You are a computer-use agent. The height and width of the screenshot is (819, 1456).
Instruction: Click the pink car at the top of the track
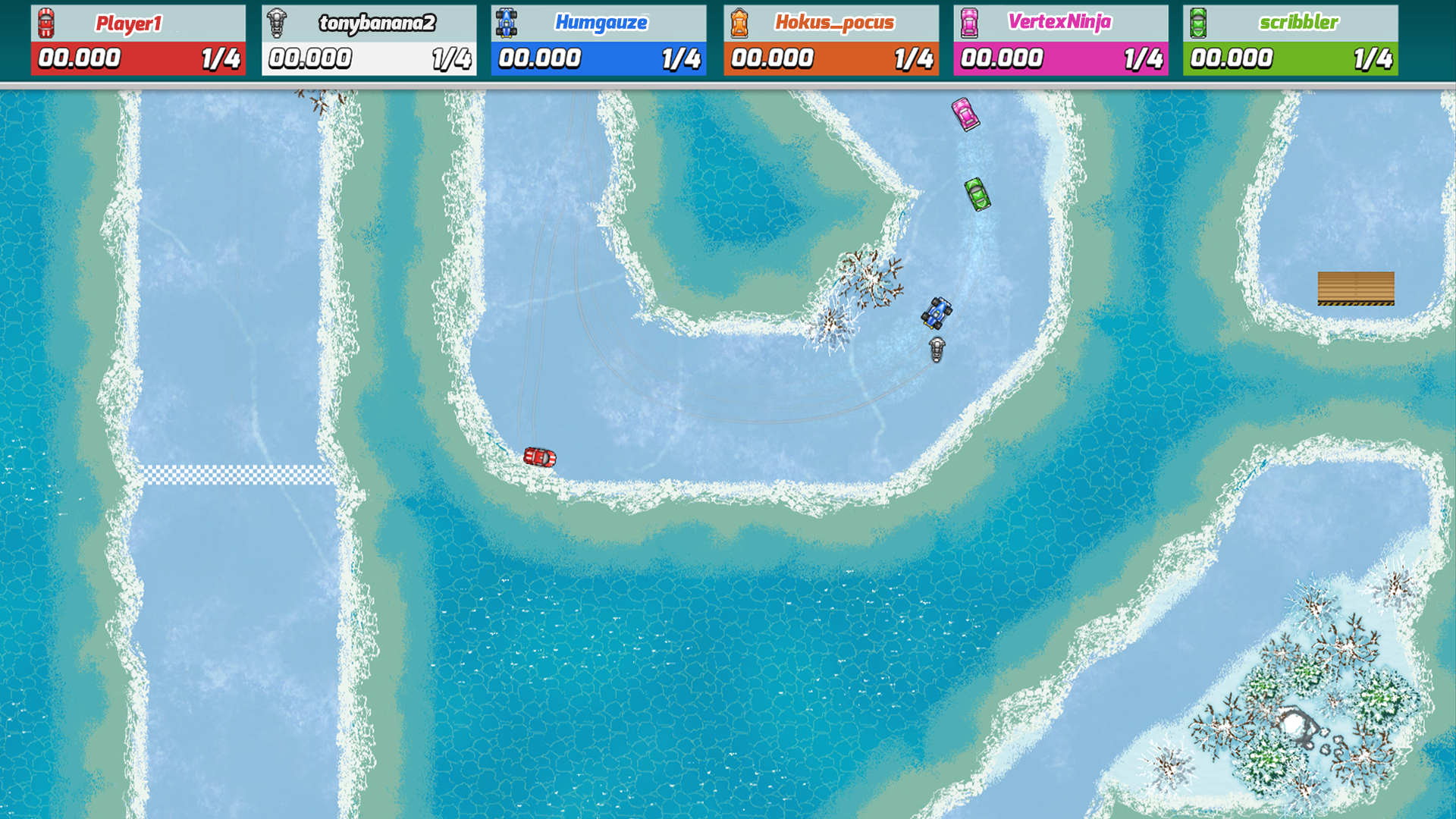pyautogui.click(x=965, y=115)
